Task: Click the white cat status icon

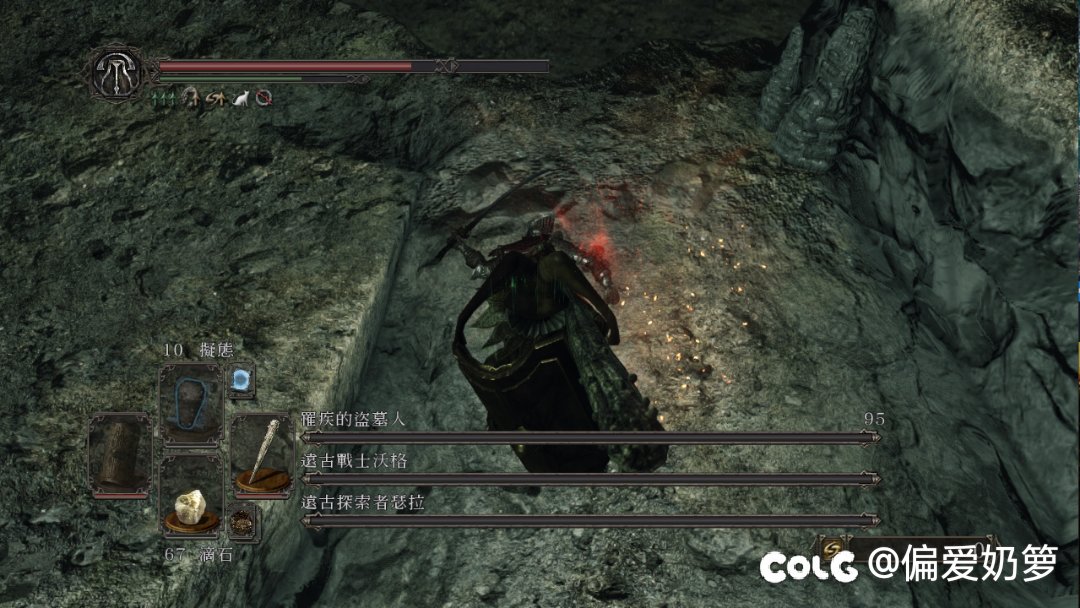Action: 239,98
